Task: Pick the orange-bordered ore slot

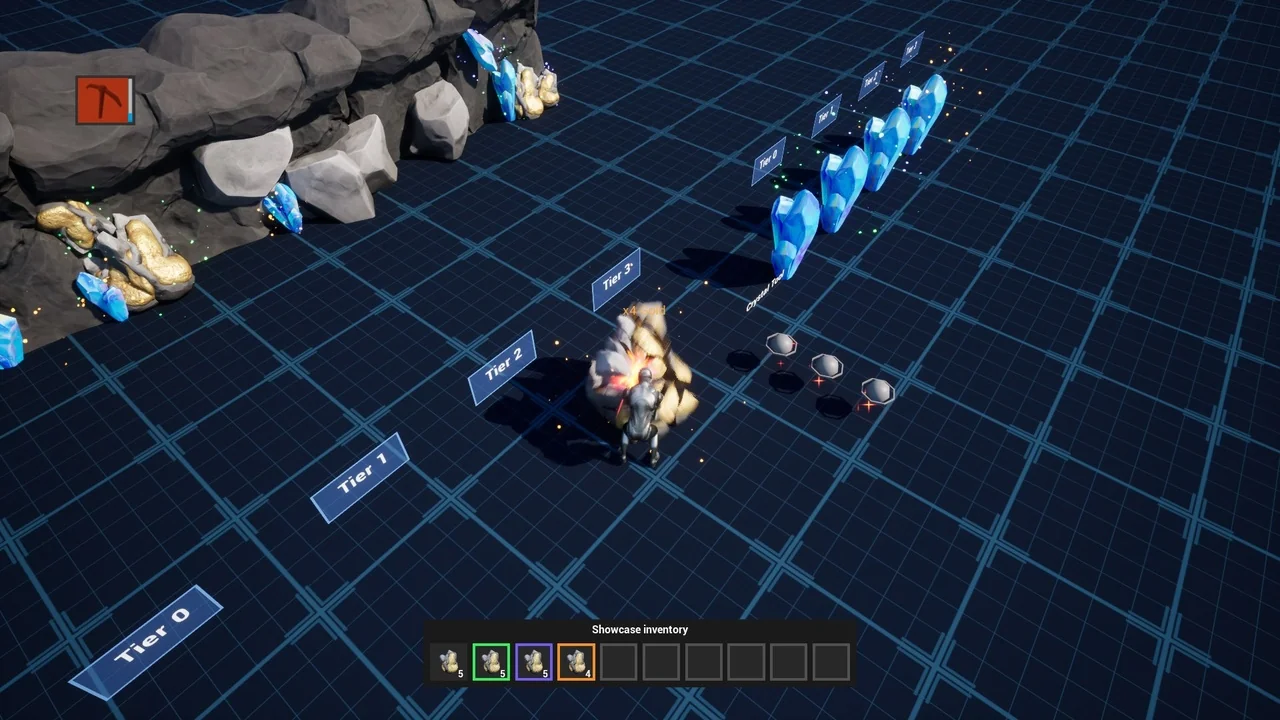Action: (x=576, y=662)
